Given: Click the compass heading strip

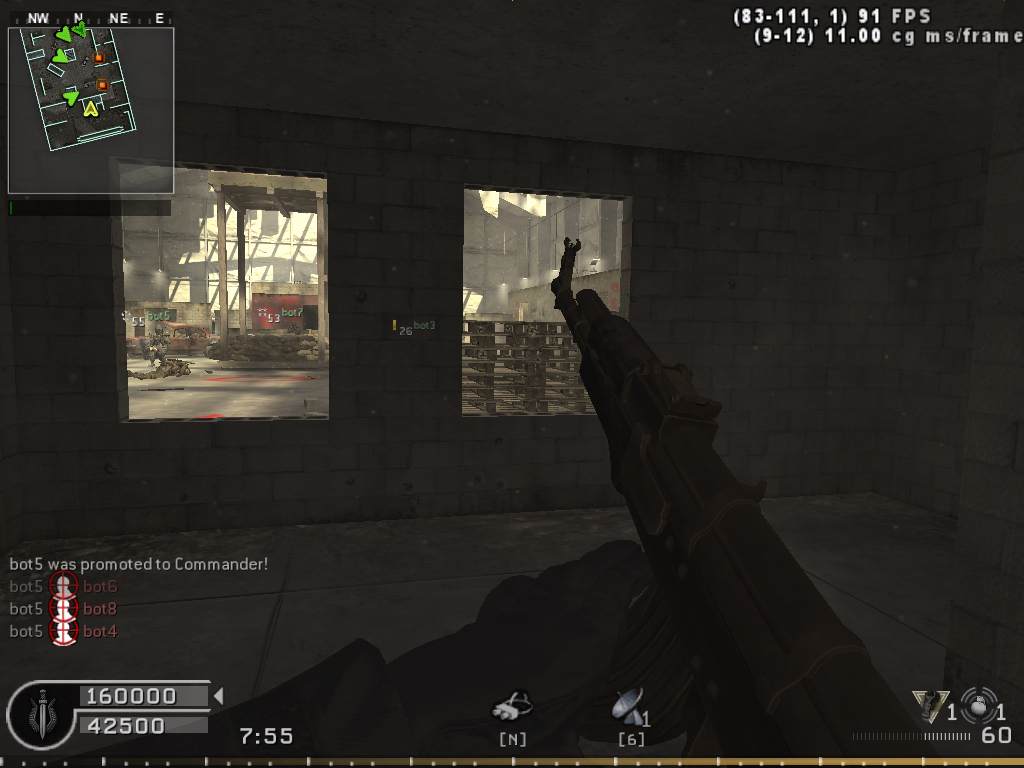Looking at the screenshot, I should [90, 18].
